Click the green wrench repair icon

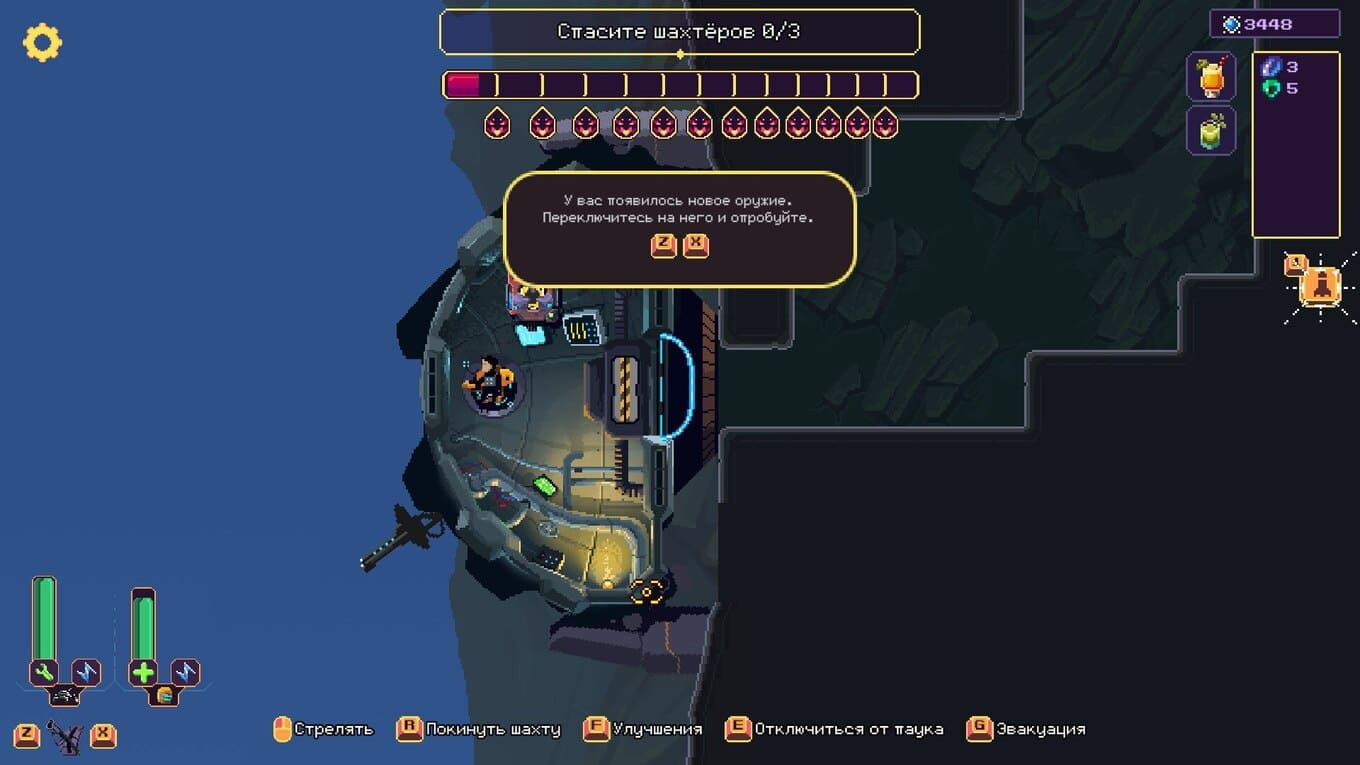point(44,672)
